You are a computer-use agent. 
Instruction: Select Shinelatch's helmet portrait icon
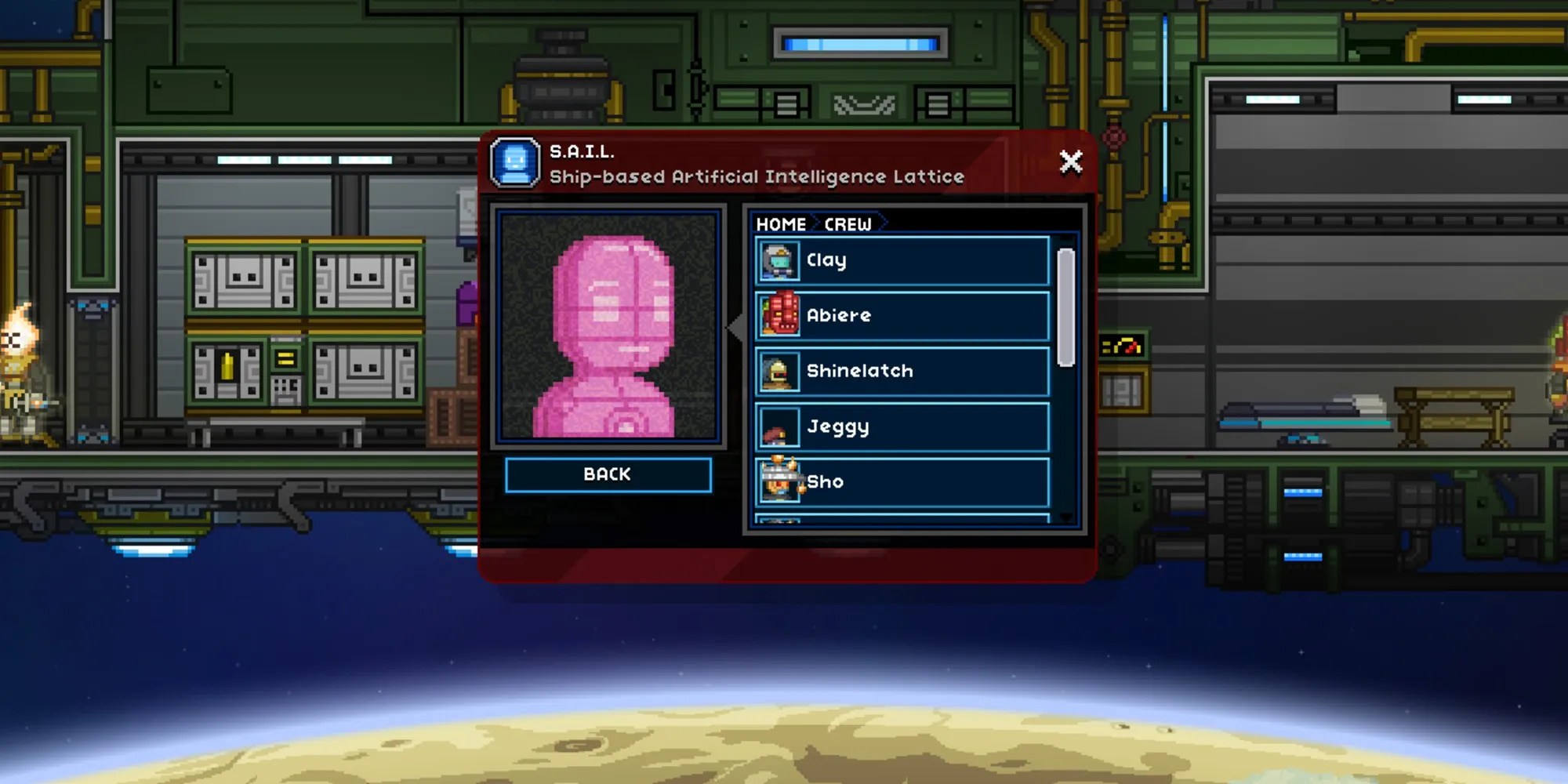(x=778, y=372)
